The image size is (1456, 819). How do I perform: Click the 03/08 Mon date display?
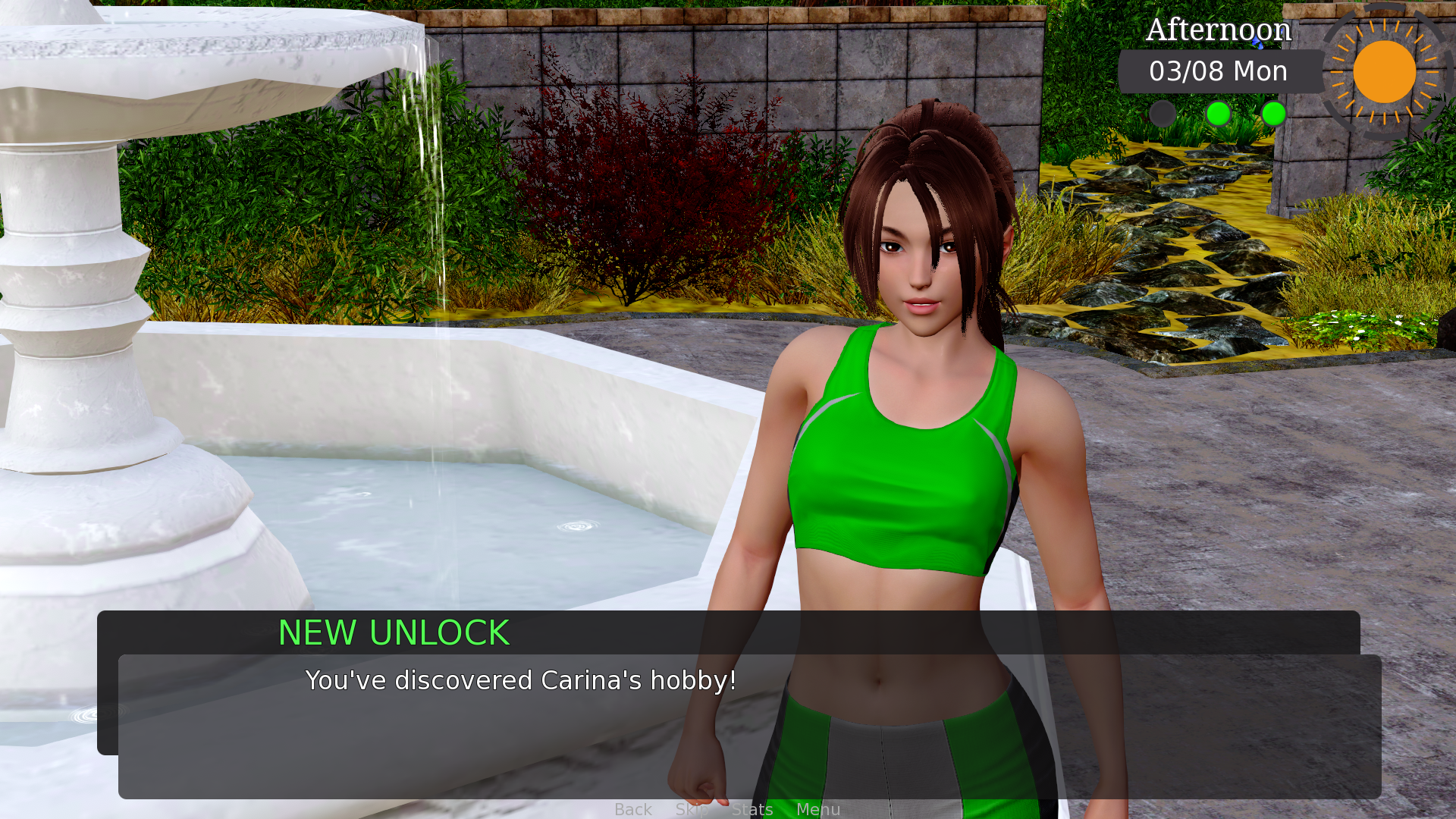(1219, 71)
